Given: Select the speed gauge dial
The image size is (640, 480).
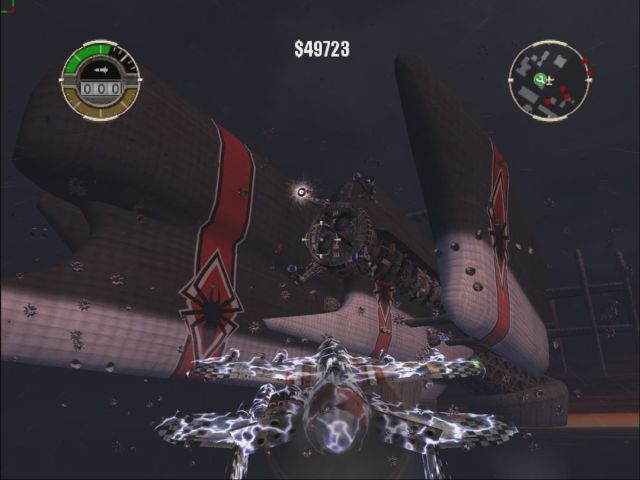Looking at the screenshot, I should click(x=100, y=79).
